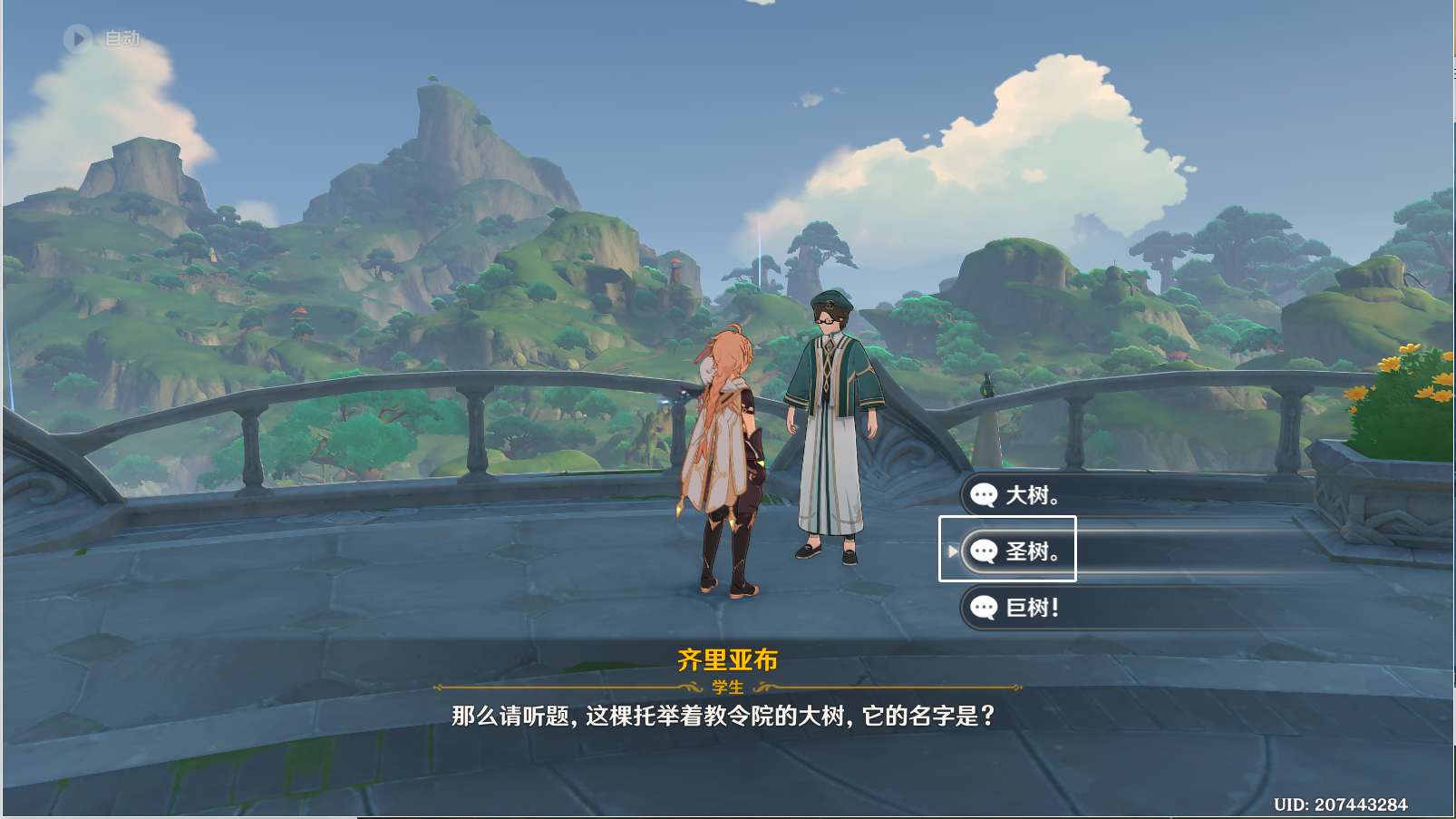The height and width of the screenshot is (819, 1456).
Task: Select the highlighted reply 圣树。
Action: point(1032,551)
